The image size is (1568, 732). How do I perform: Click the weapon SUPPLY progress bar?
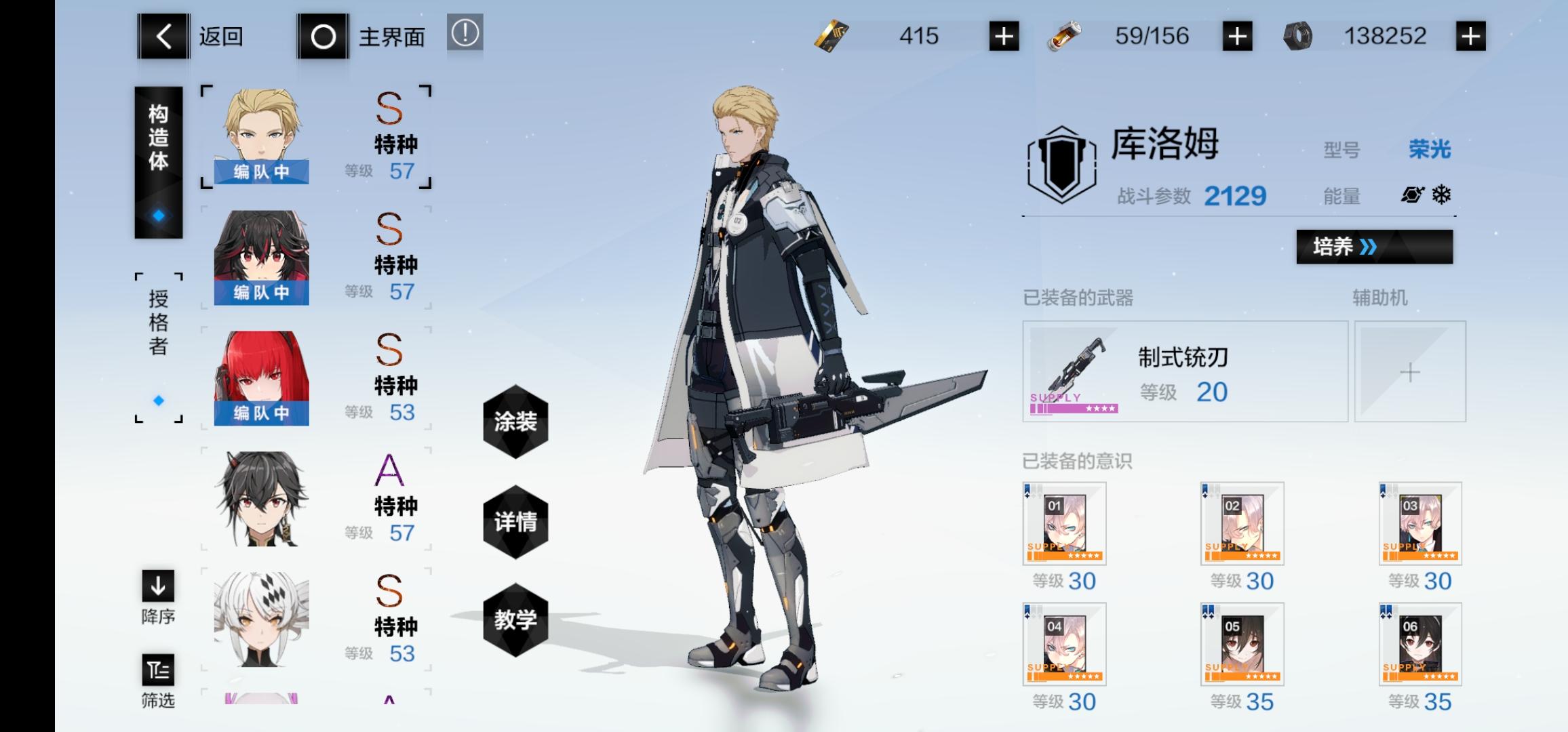1074,409
